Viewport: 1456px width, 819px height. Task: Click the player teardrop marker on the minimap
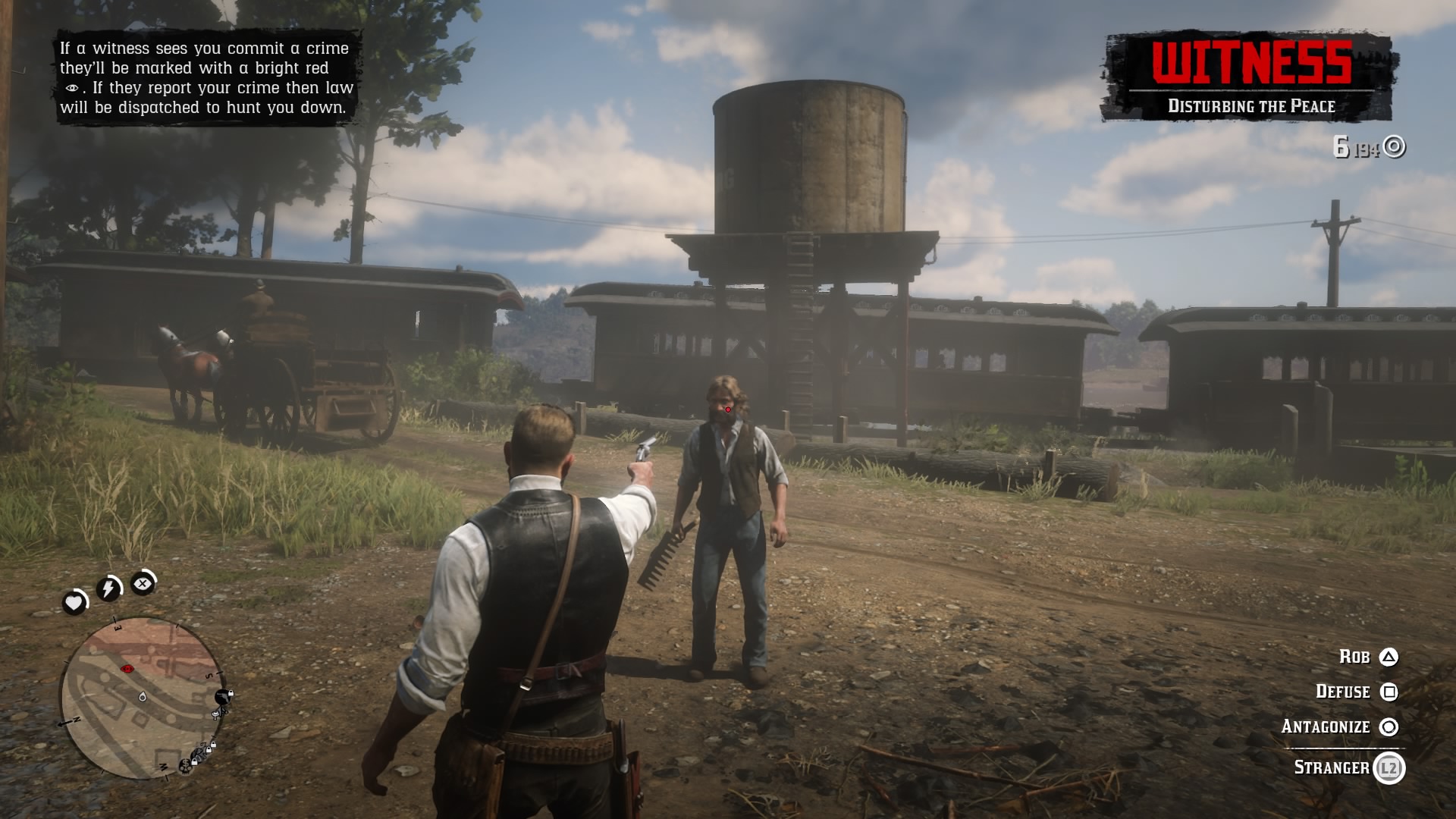(x=143, y=698)
